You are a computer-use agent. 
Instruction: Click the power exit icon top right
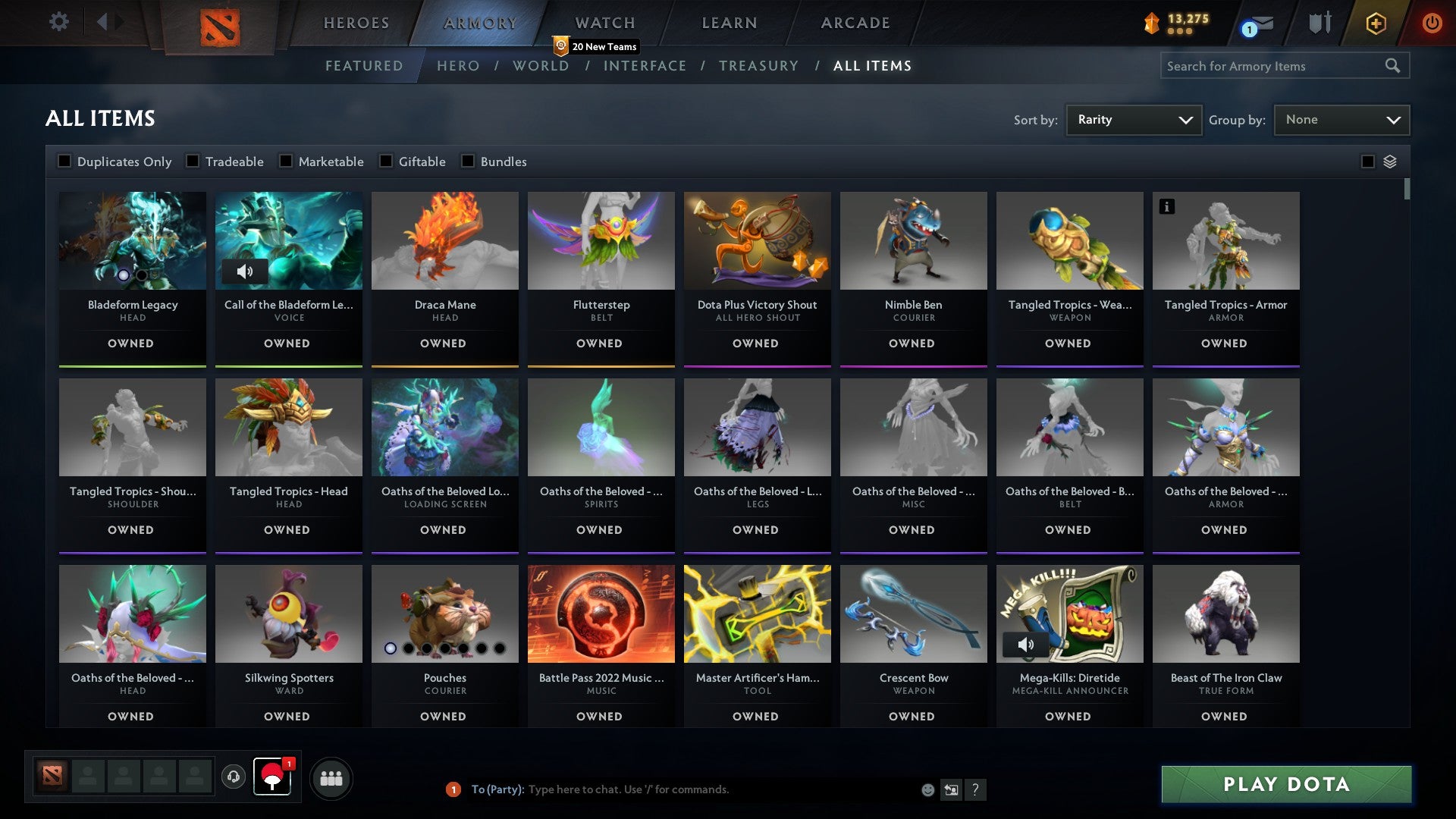(x=1431, y=23)
